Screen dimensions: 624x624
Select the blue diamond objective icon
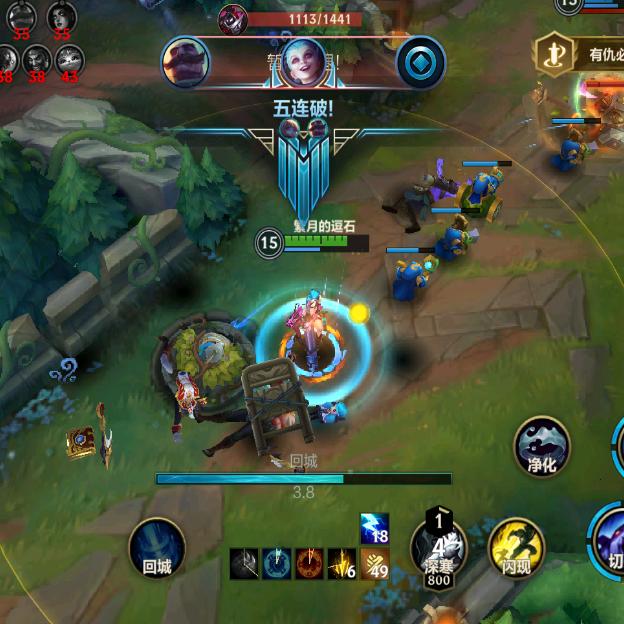click(420, 62)
